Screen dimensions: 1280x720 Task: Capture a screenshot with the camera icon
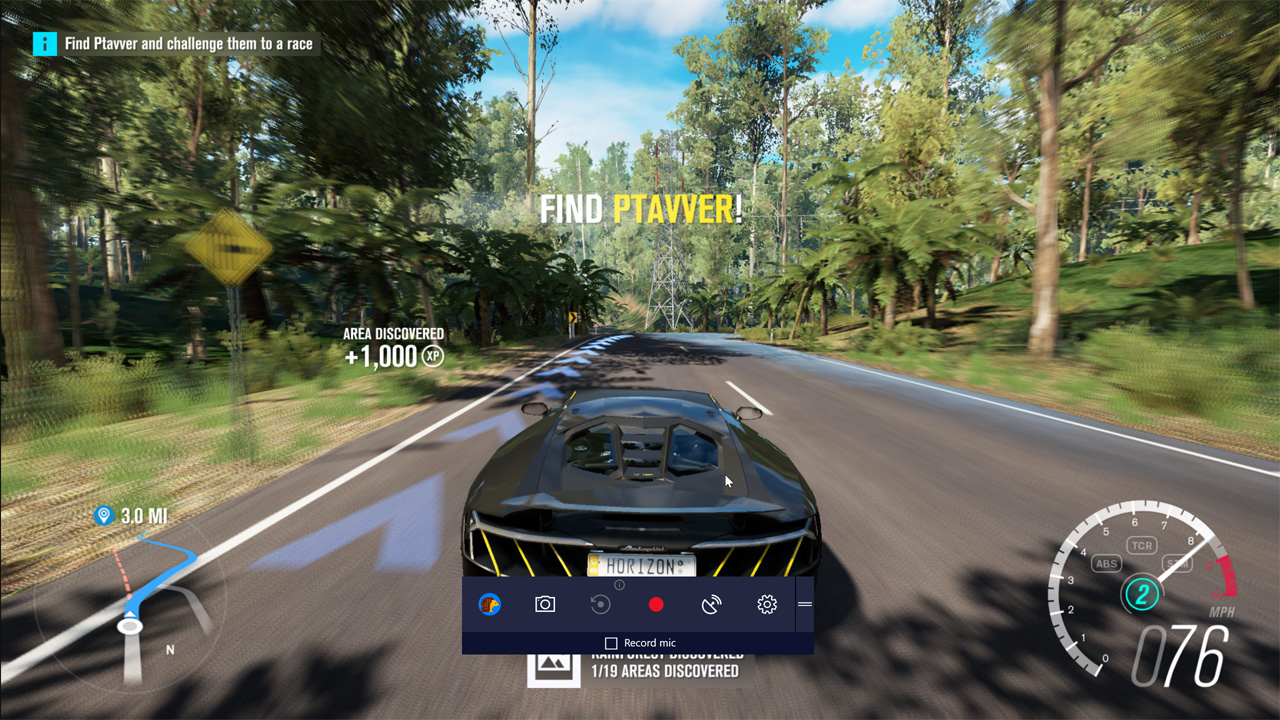tap(544, 604)
